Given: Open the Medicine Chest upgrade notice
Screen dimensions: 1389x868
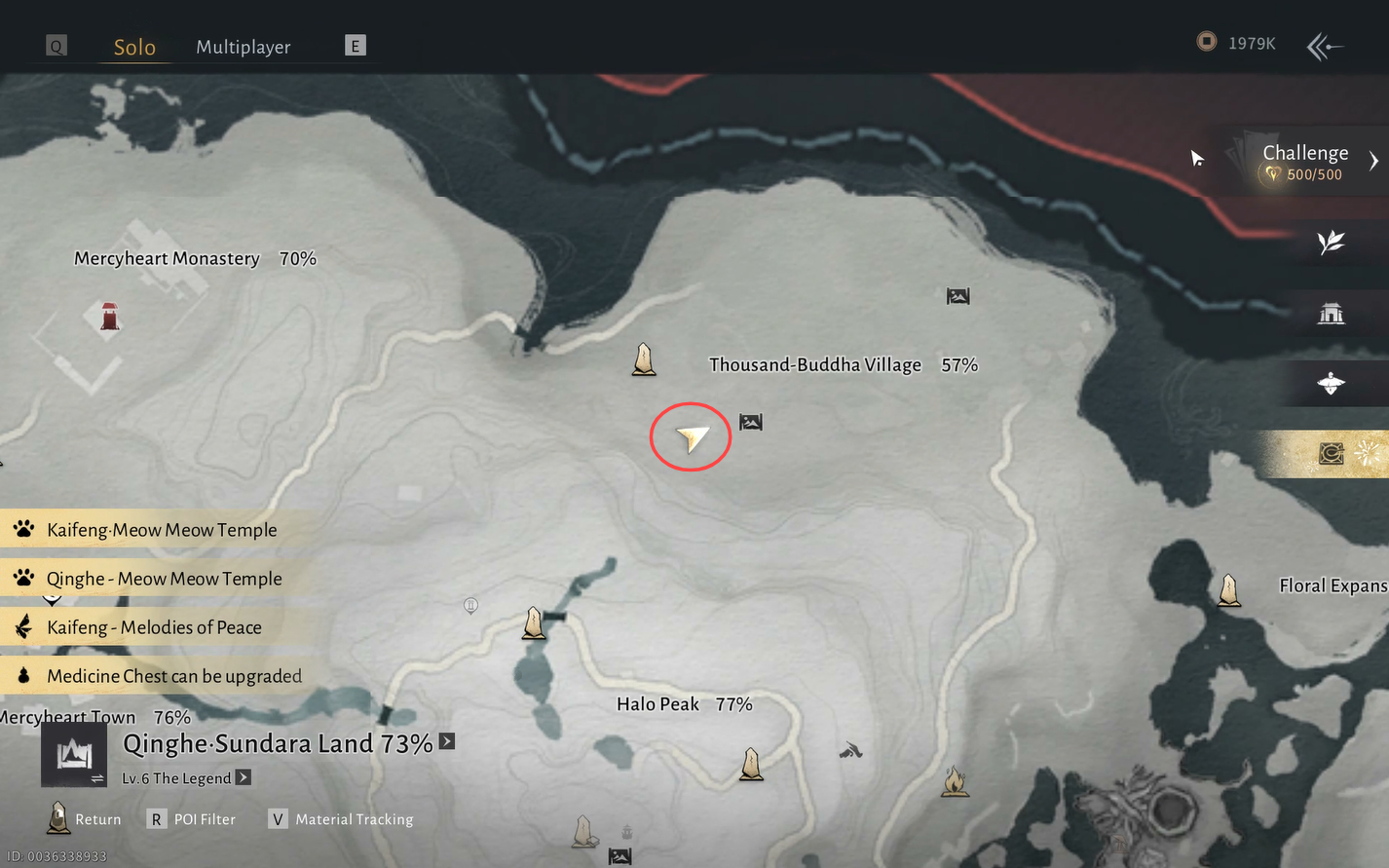Looking at the screenshot, I should pyautogui.click(x=173, y=676).
